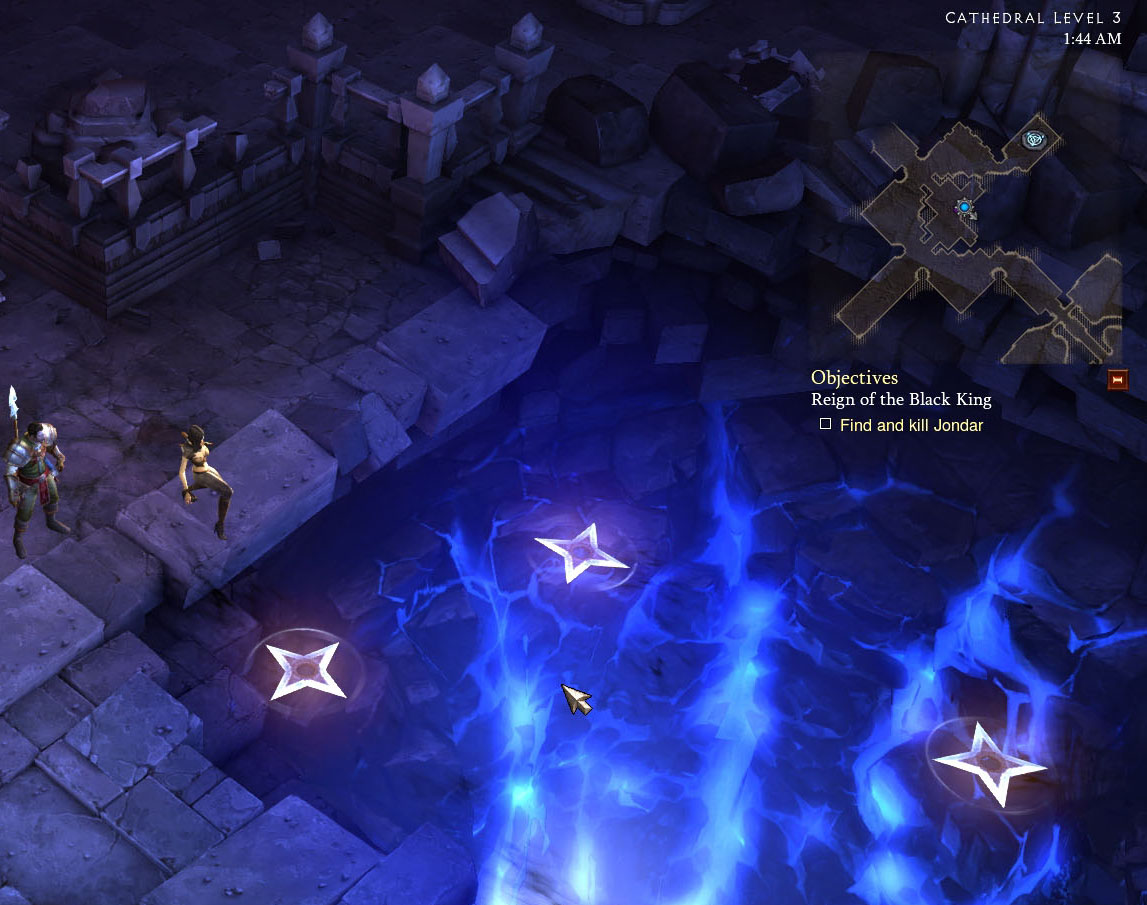Select the waypoint marker on the minimap

(1034, 140)
